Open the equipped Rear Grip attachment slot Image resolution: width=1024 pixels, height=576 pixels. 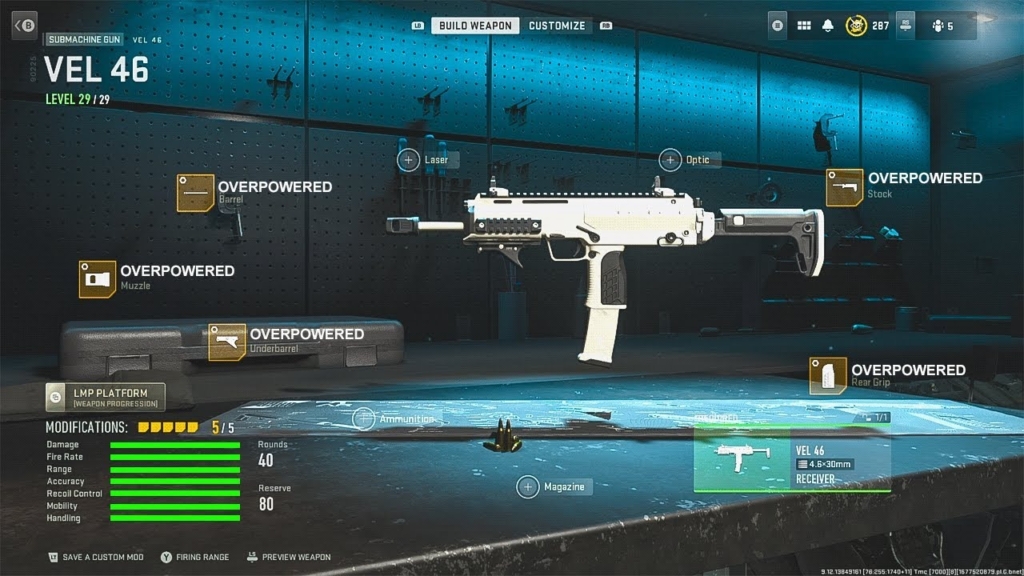[828, 375]
